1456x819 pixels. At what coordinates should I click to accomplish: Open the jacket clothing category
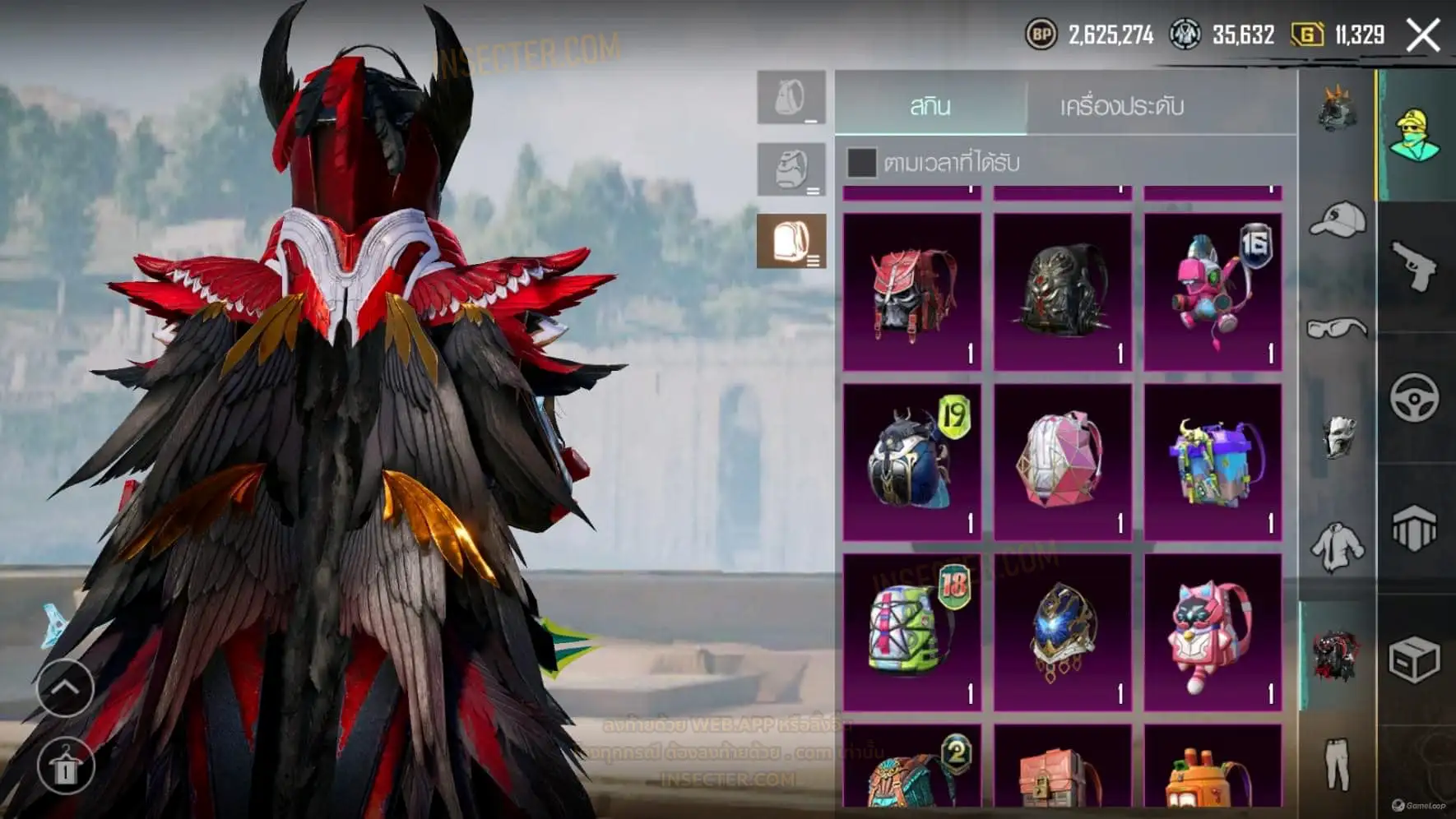pos(1337,547)
